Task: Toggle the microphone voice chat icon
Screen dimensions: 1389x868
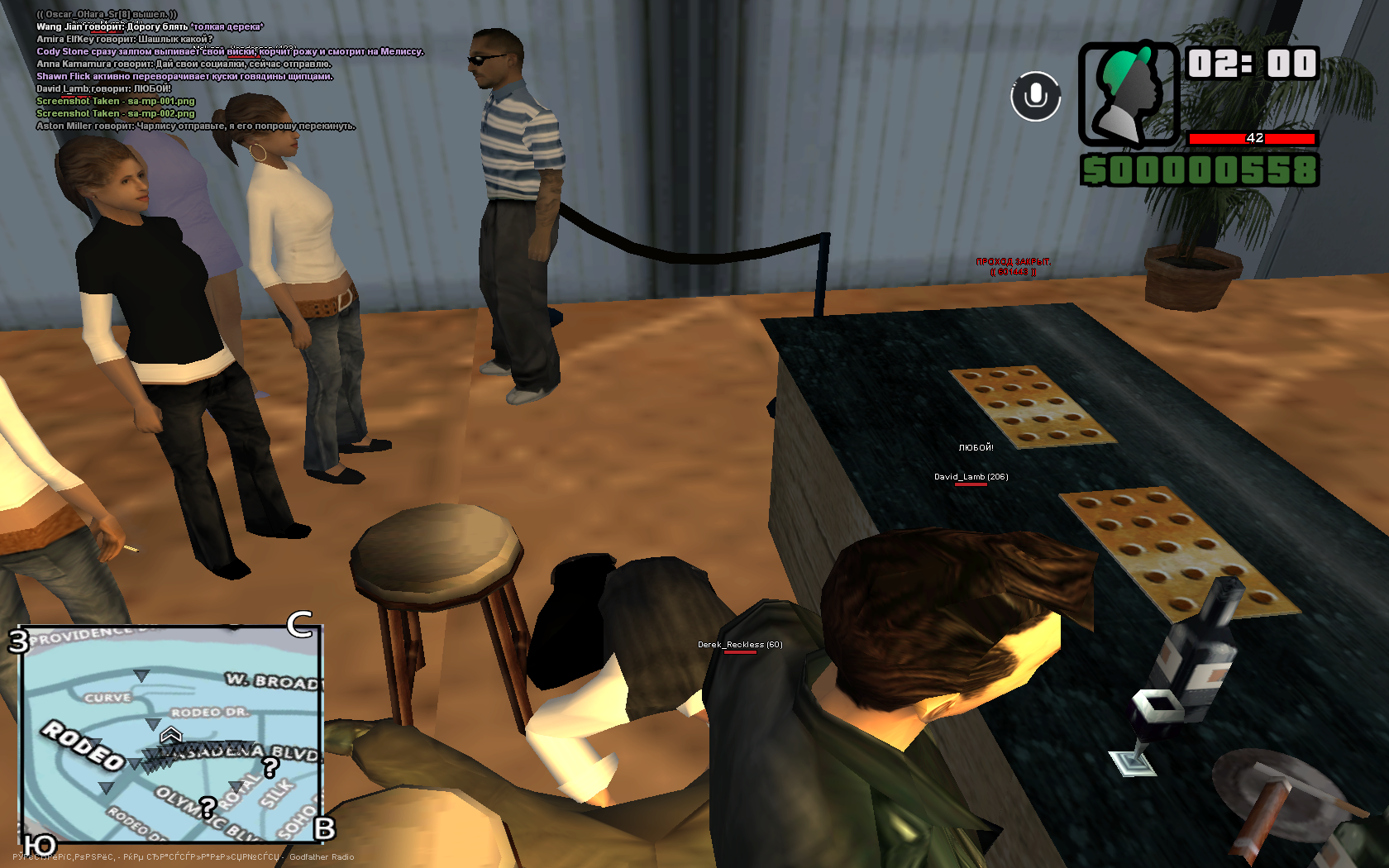Action: [1035, 96]
